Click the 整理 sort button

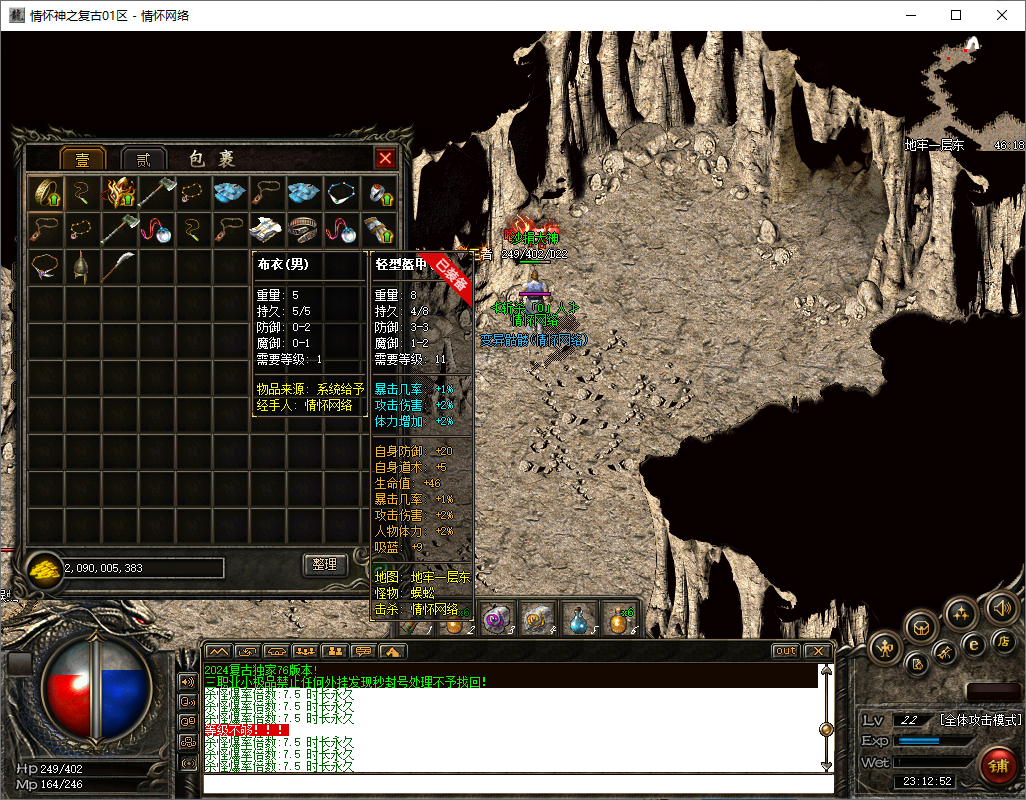[324, 565]
